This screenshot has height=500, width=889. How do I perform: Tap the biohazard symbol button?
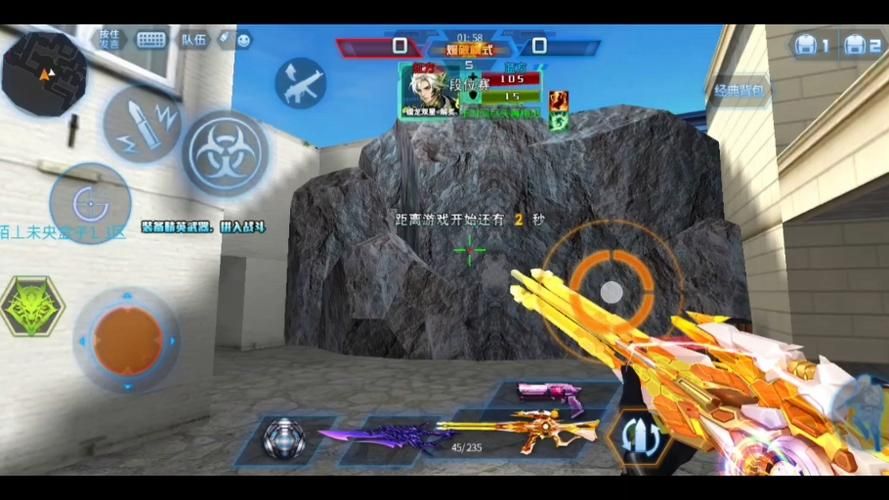(223, 152)
